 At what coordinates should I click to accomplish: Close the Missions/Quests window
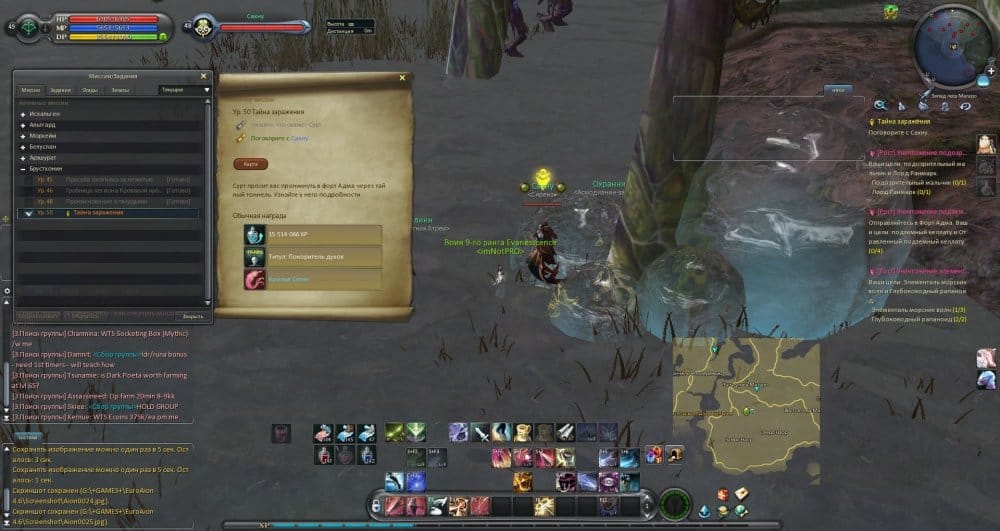coord(203,76)
